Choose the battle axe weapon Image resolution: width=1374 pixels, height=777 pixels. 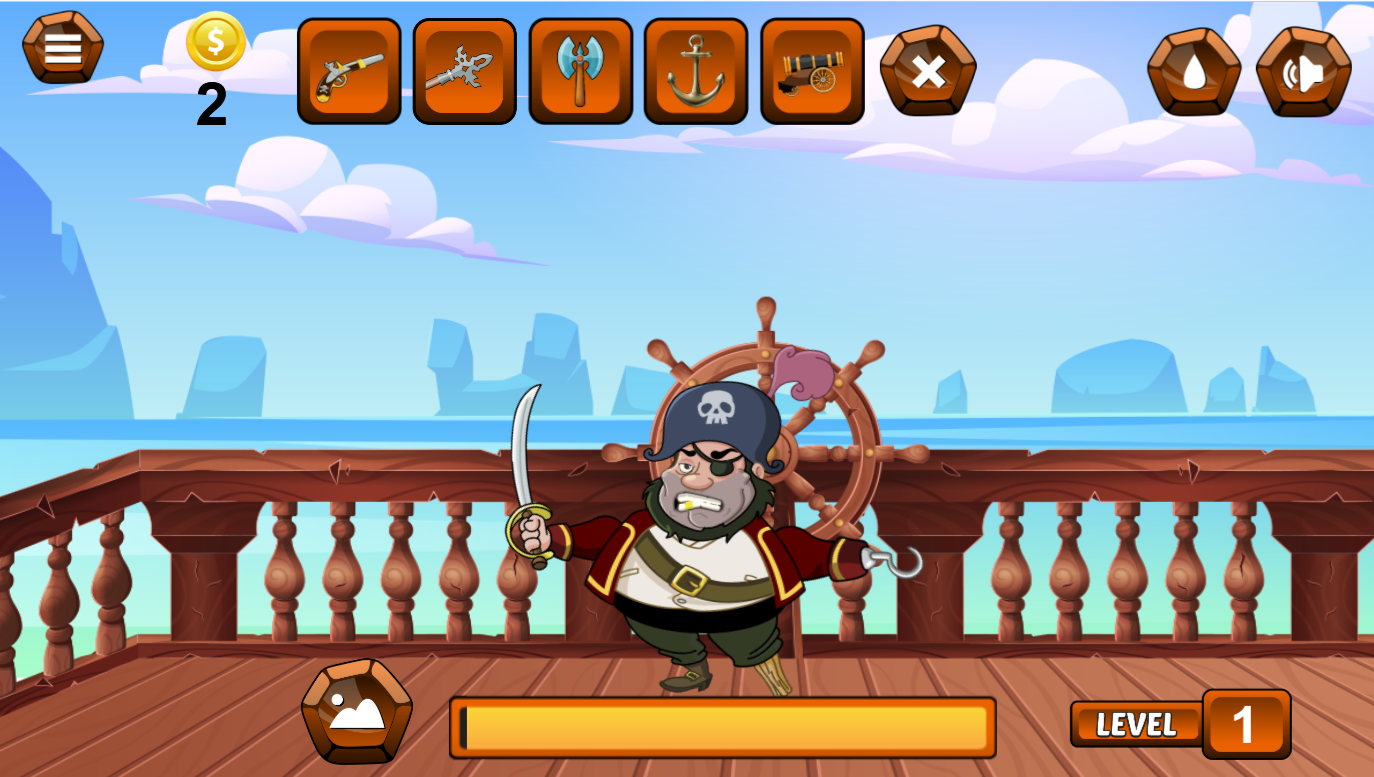(580, 69)
